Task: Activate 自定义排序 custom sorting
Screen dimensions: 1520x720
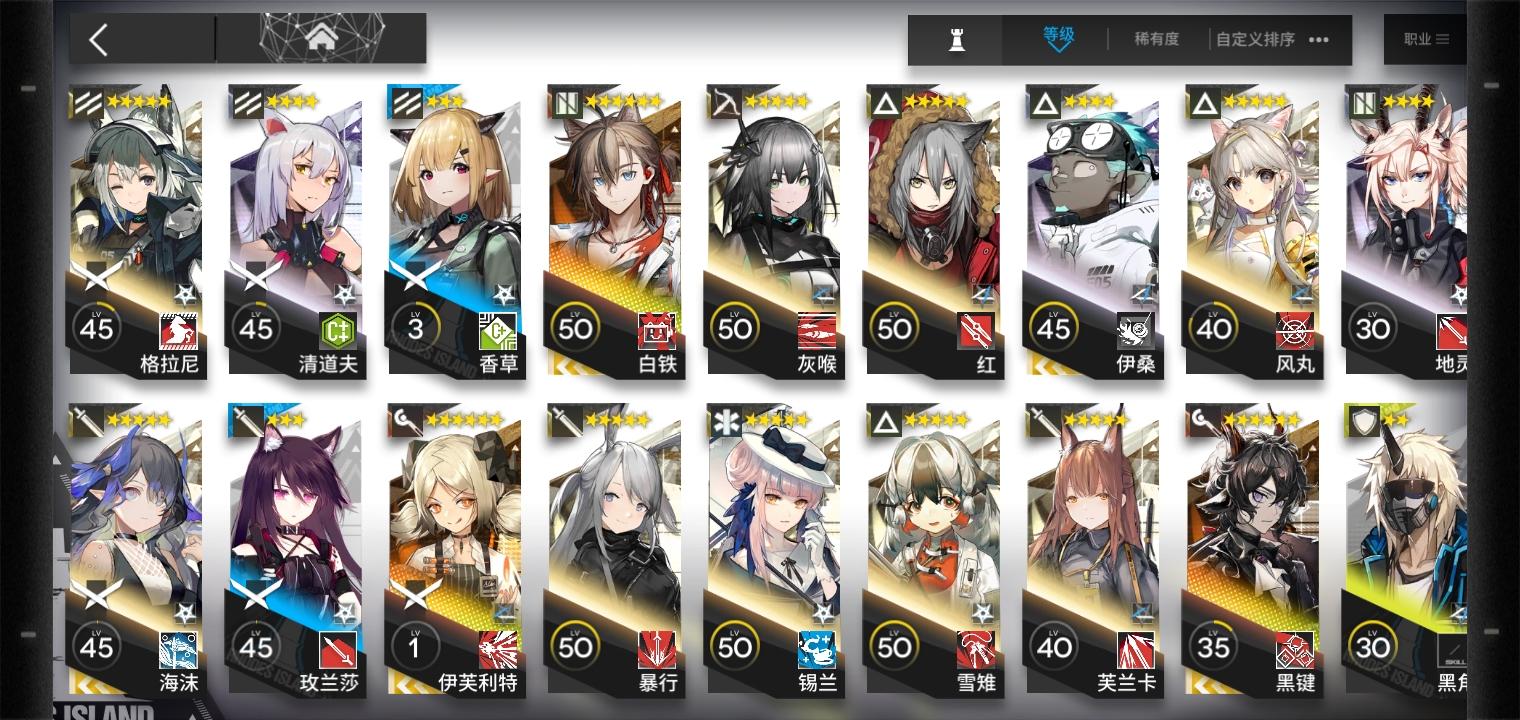Action: coord(1253,40)
